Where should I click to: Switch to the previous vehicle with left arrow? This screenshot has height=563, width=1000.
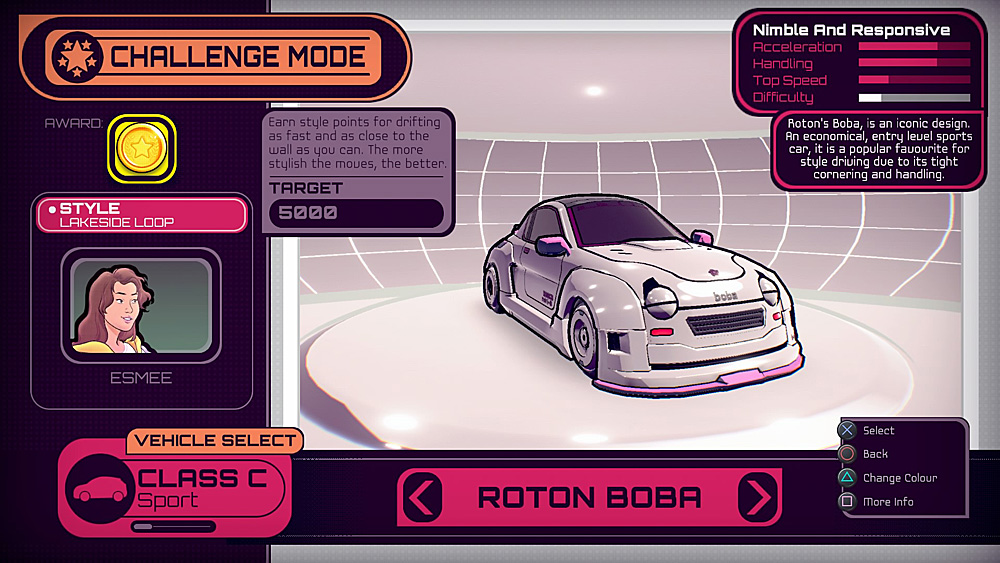[423, 497]
